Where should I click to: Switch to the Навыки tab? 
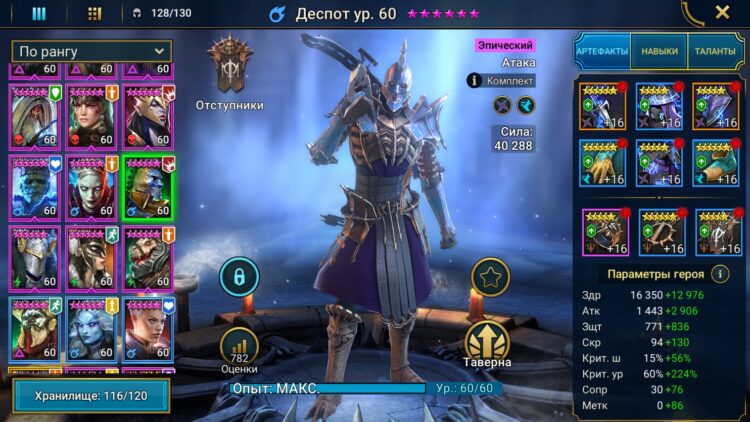(659, 51)
